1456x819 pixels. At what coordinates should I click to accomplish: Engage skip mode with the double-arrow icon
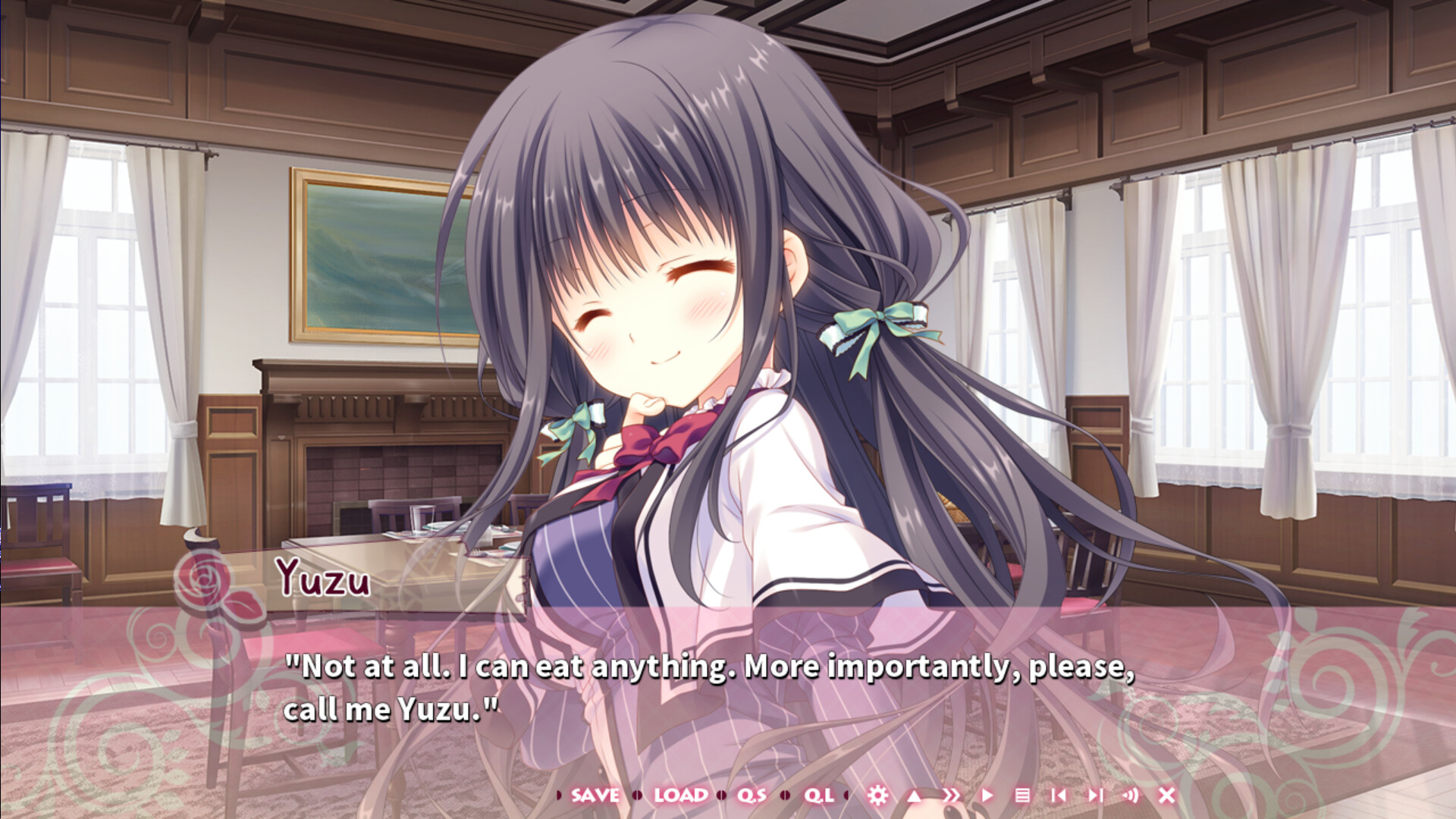[952, 796]
